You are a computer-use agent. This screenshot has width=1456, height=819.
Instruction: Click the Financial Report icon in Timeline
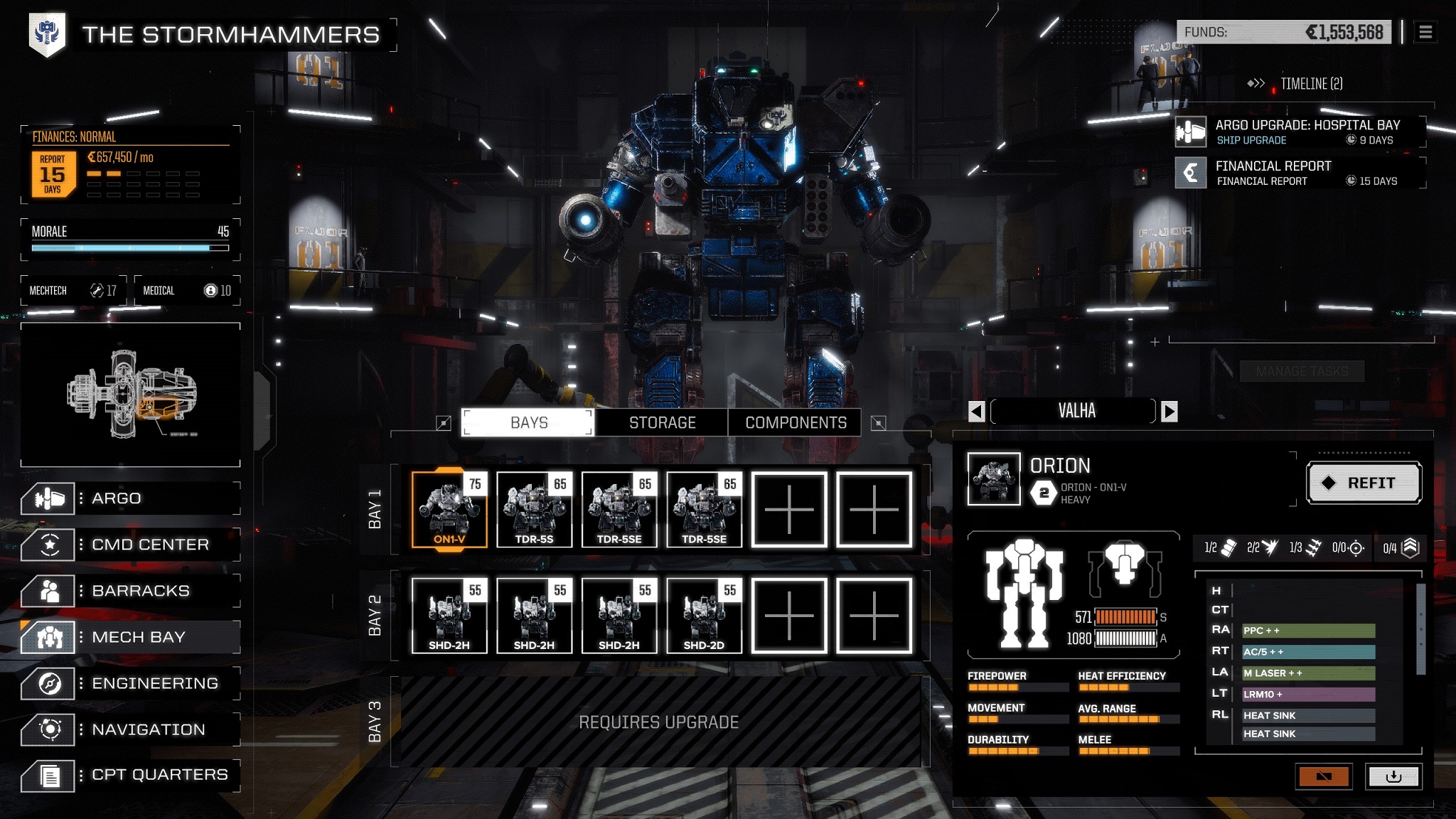pos(1189,173)
